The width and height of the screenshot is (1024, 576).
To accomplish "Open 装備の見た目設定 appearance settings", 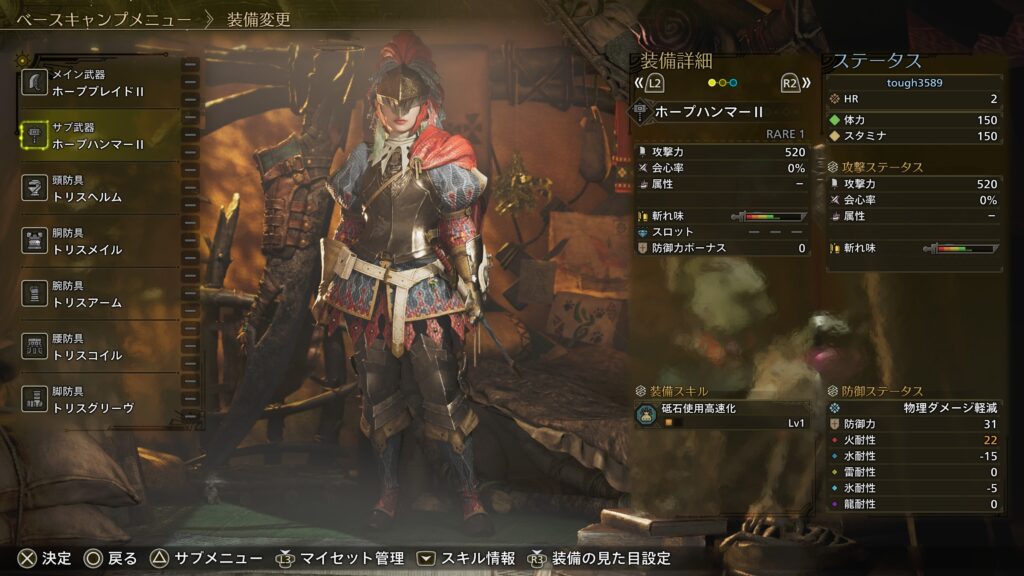I will (599, 558).
